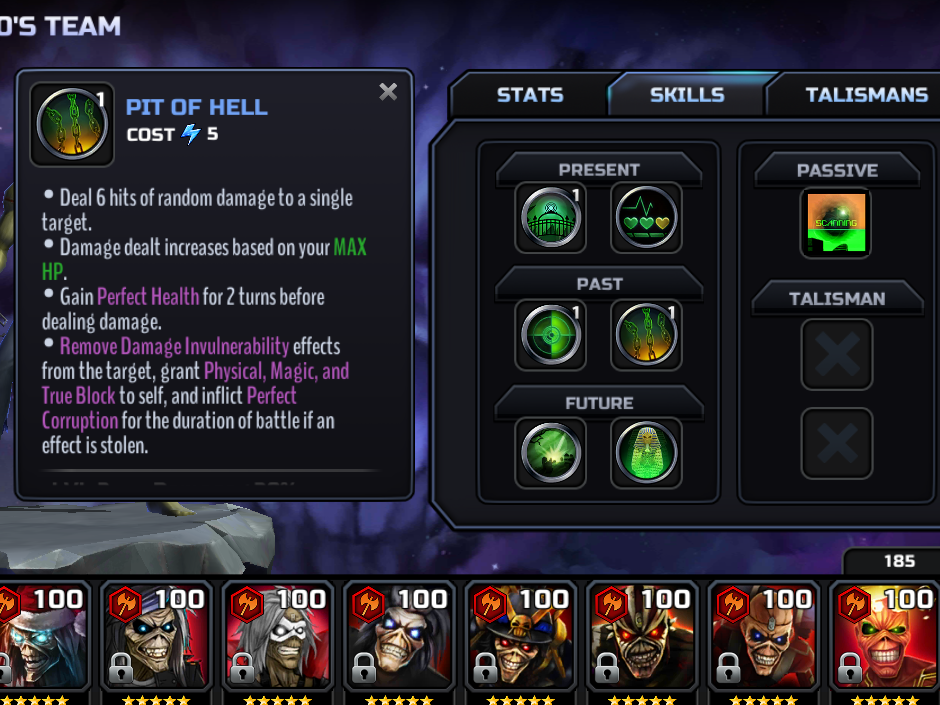Choose the Eddie with skull-and-crossbones hat
The height and width of the screenshot is (705, 940).
coord(520,640)
